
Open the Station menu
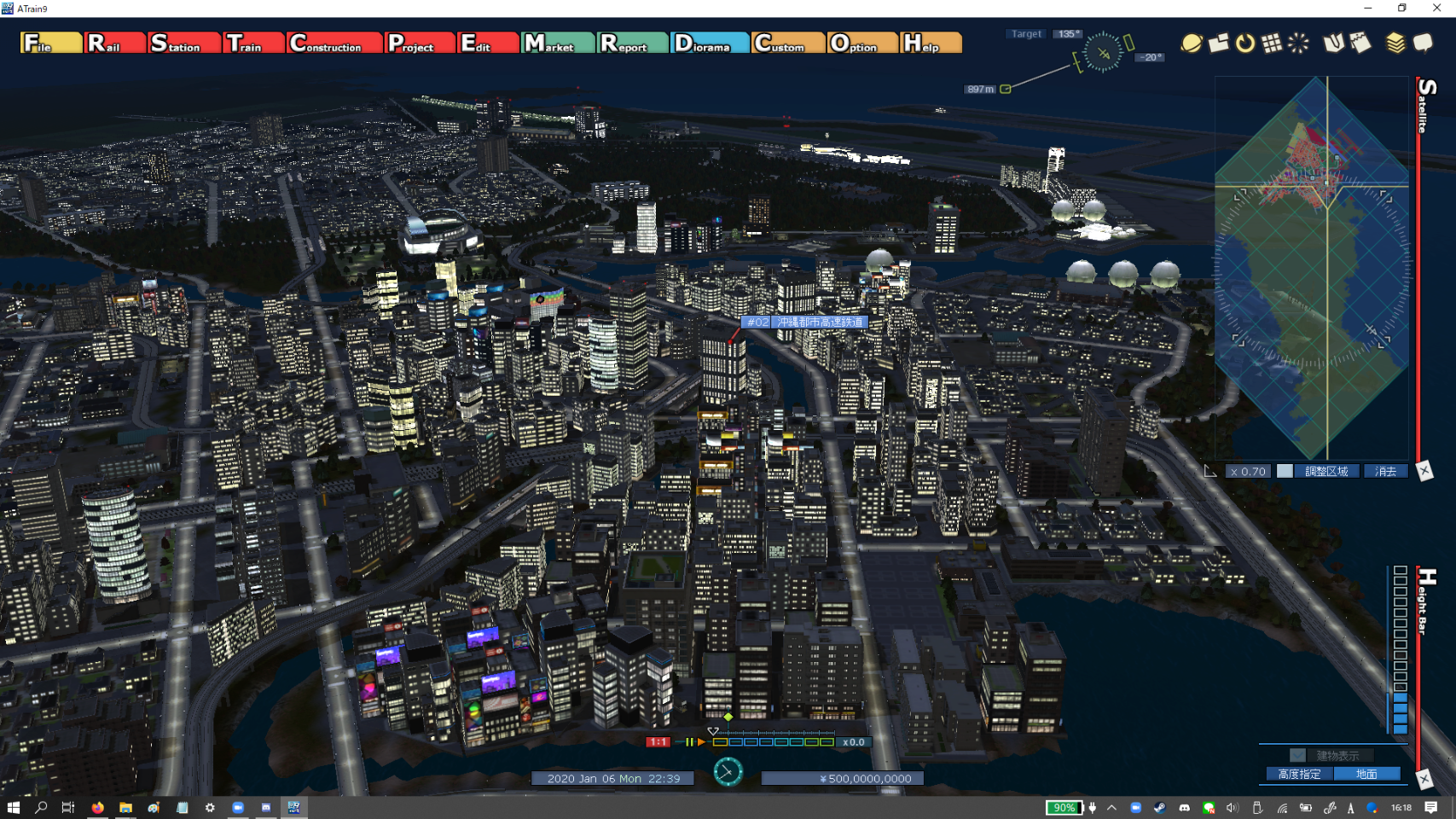pyautogui.click(x=183, y=43)
